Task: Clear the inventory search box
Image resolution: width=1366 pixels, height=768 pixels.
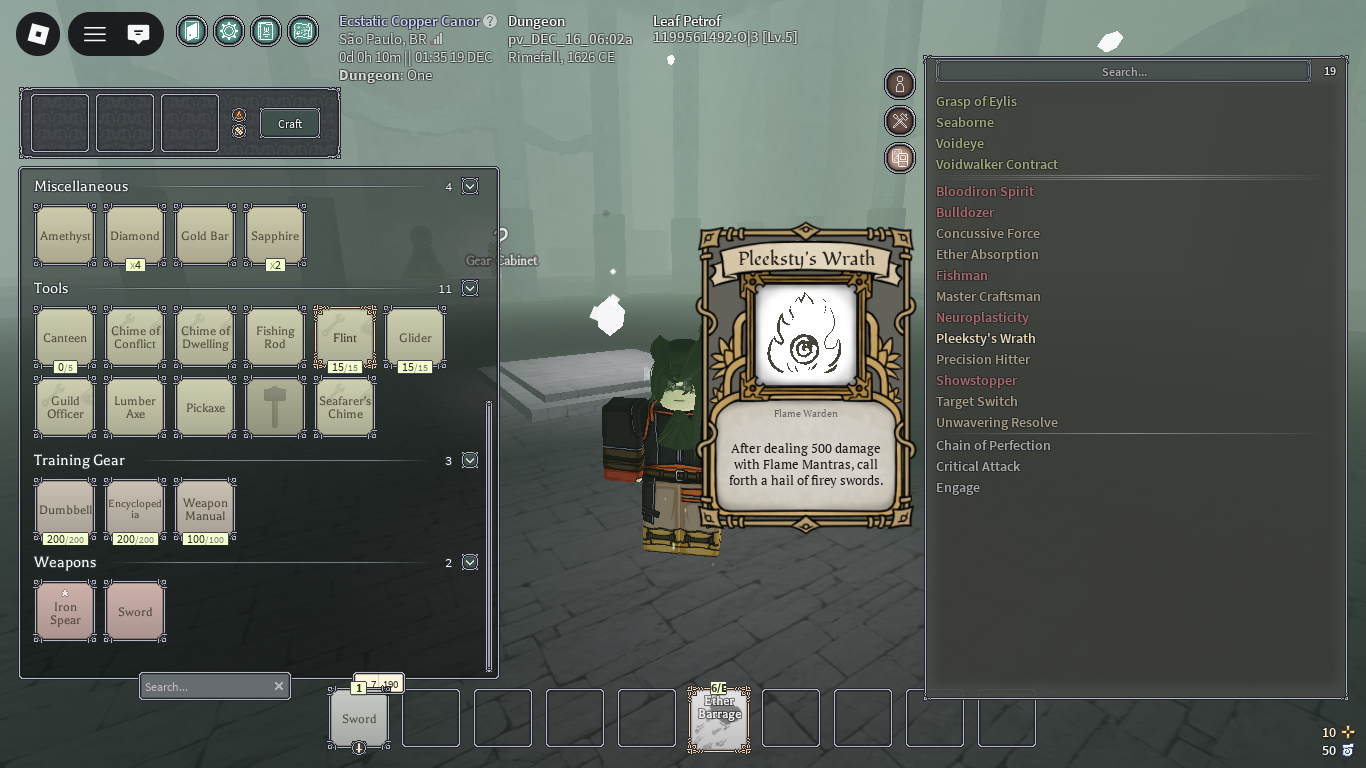Action: [279, 686]
